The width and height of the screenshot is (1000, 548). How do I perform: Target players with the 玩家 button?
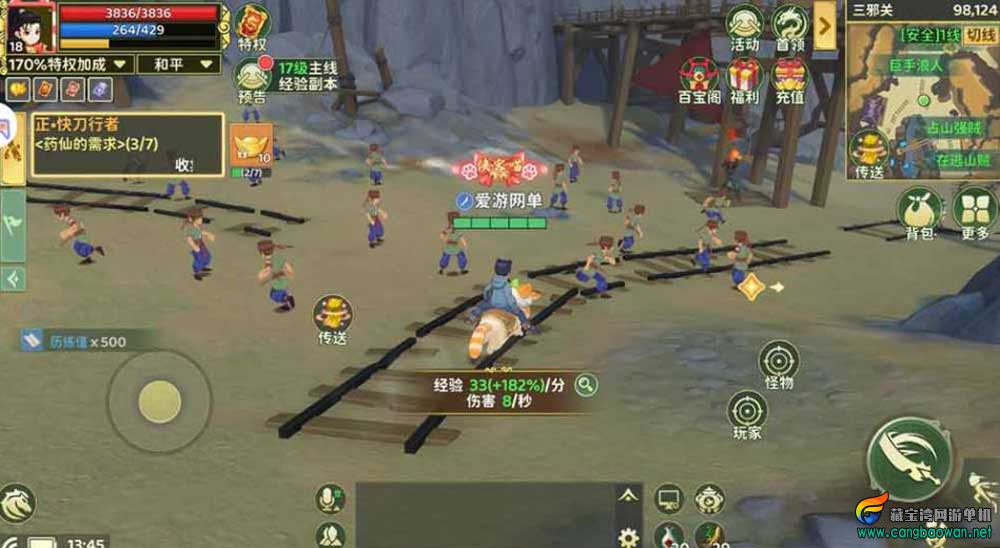click(x=747, y=414)
